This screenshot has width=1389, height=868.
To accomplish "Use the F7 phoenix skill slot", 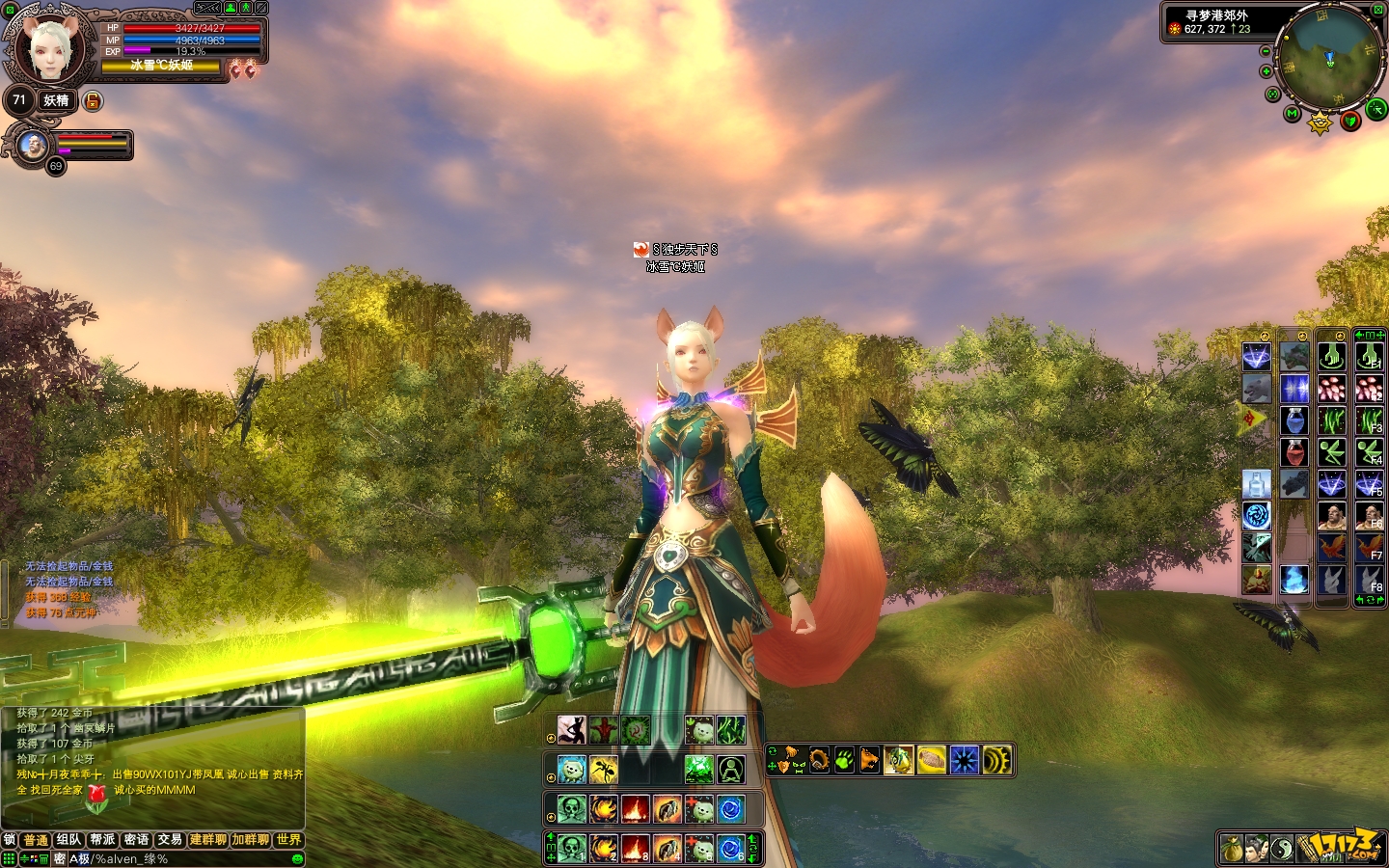I will coord(1370,548).
